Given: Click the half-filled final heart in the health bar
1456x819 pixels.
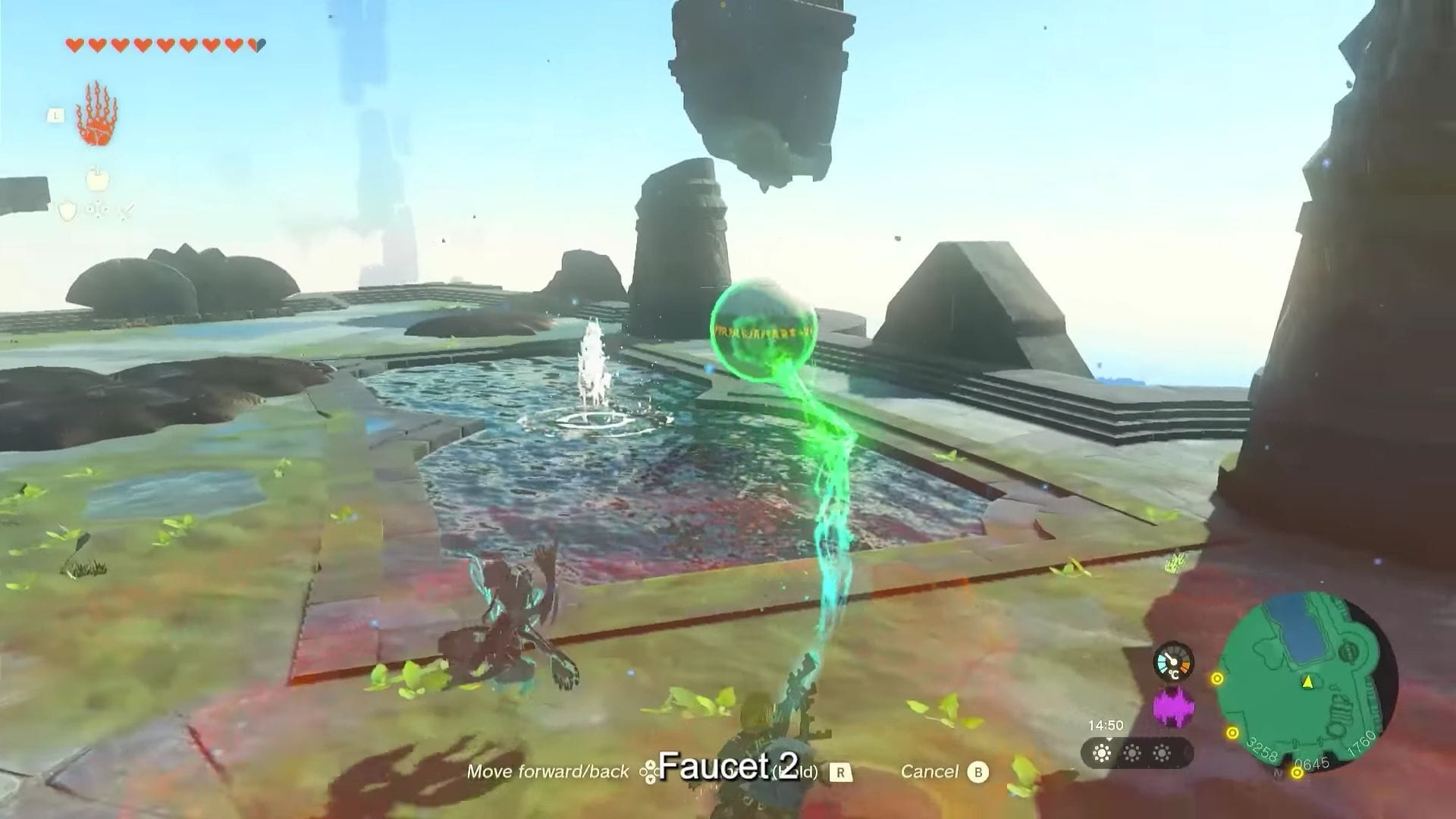Looking at the screenshot, I should 257,45.
